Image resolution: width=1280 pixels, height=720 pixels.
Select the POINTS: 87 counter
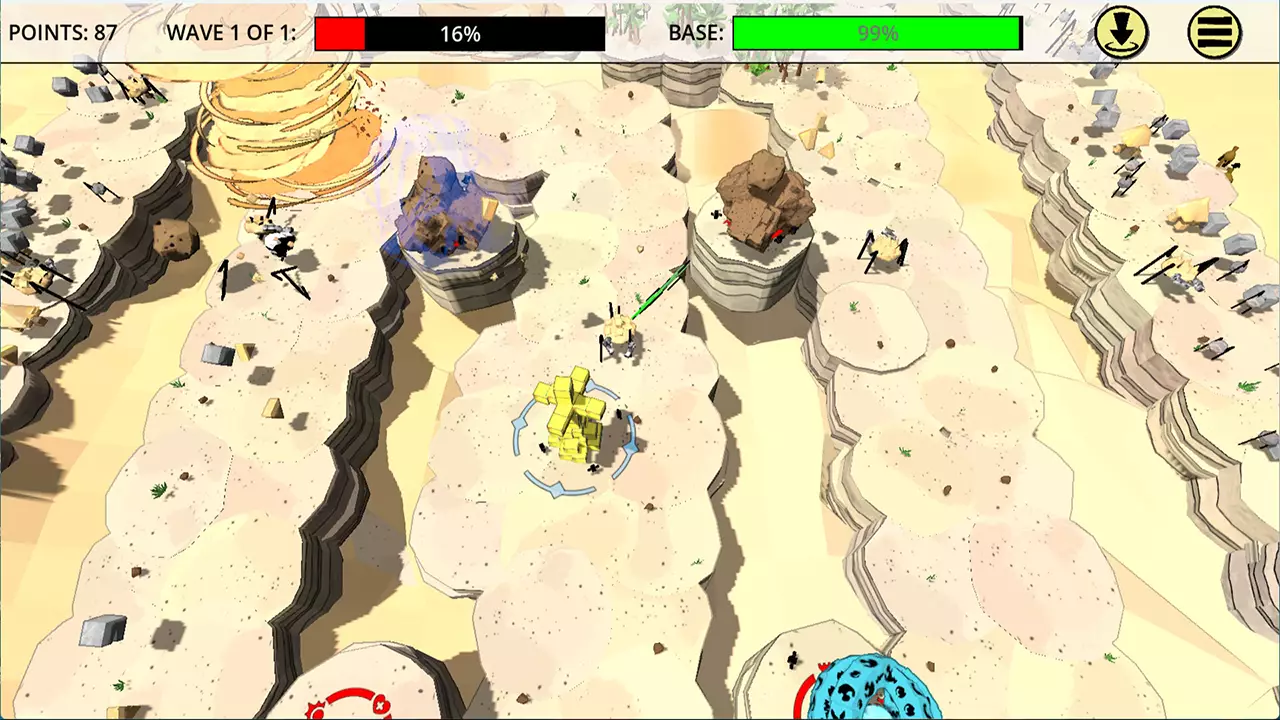(x=63, y=31)
